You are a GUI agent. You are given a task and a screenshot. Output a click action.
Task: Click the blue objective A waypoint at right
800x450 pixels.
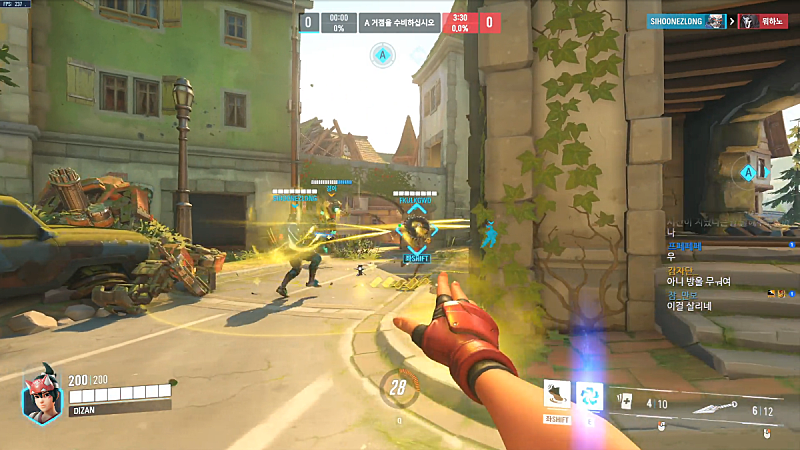[749, 173]
